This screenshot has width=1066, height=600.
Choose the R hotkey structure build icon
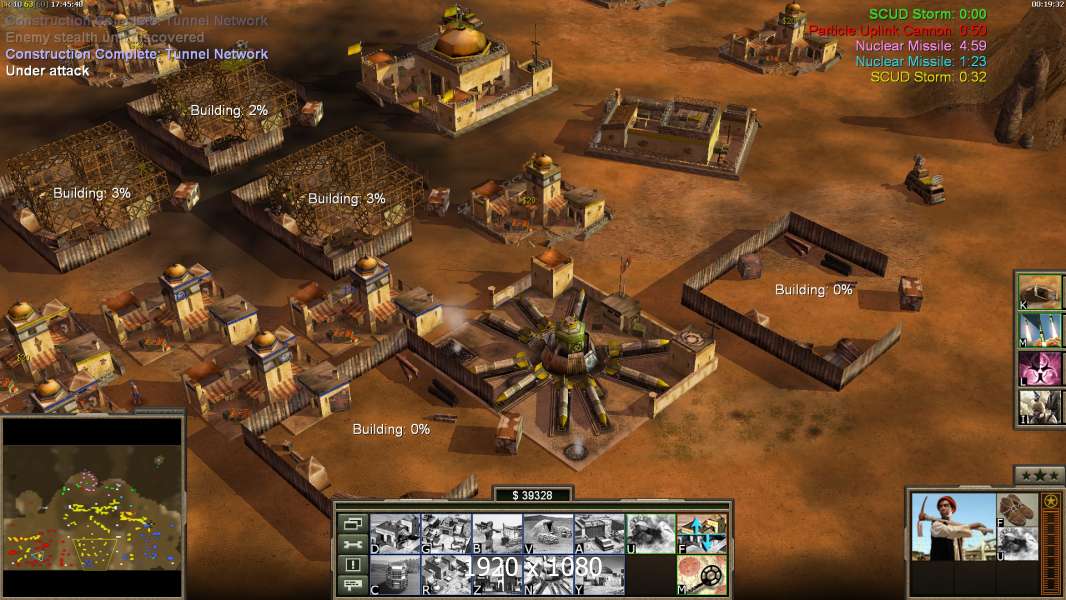pyautogui.click(x=446, y=575)
